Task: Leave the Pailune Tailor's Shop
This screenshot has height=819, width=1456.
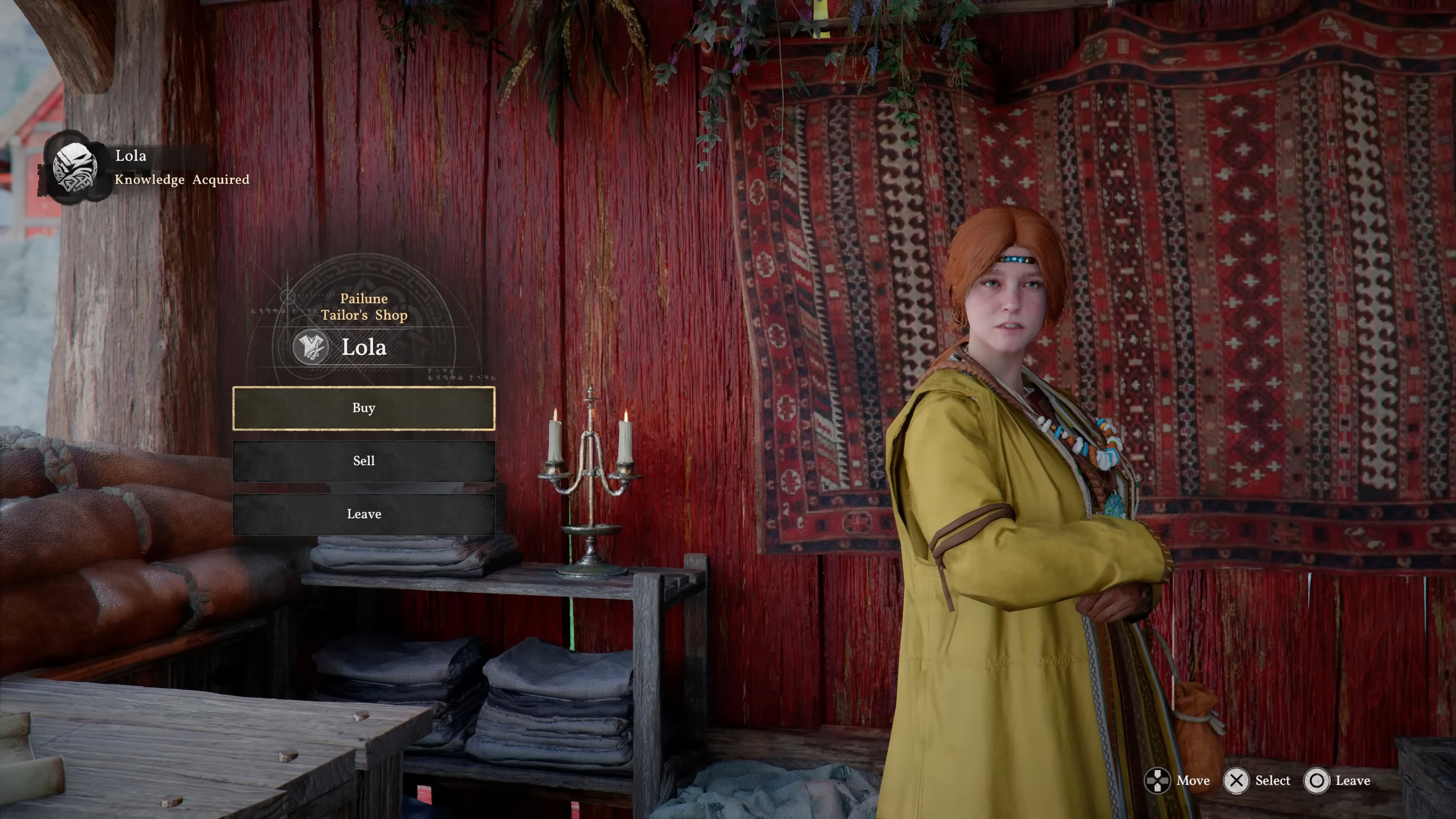Action: click(363, 514)
